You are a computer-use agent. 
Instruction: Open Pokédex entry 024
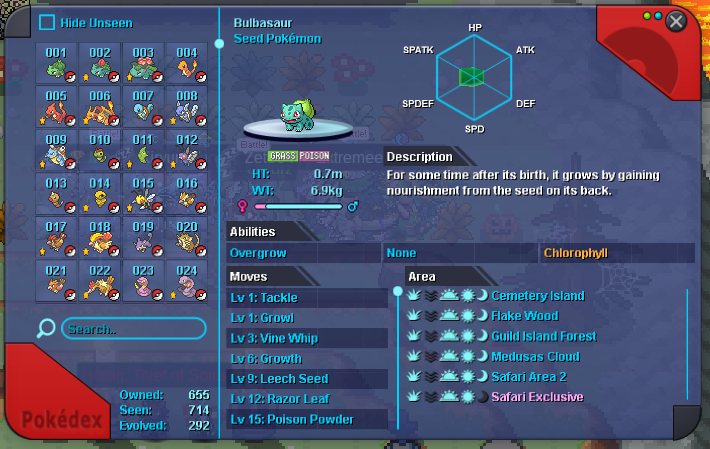186,280
